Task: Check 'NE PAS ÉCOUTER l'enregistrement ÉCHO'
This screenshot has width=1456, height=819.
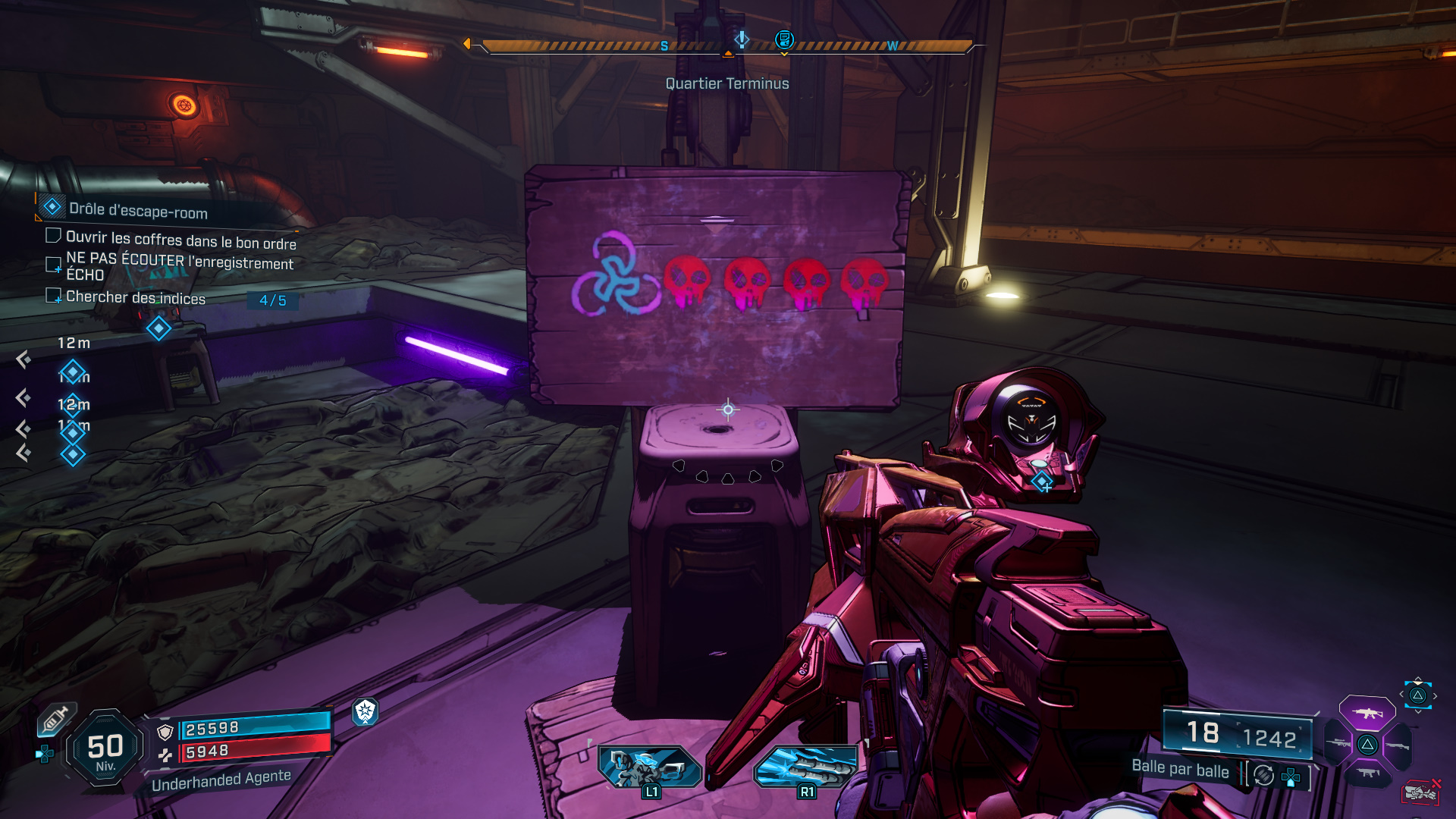Action: [53, 264]
